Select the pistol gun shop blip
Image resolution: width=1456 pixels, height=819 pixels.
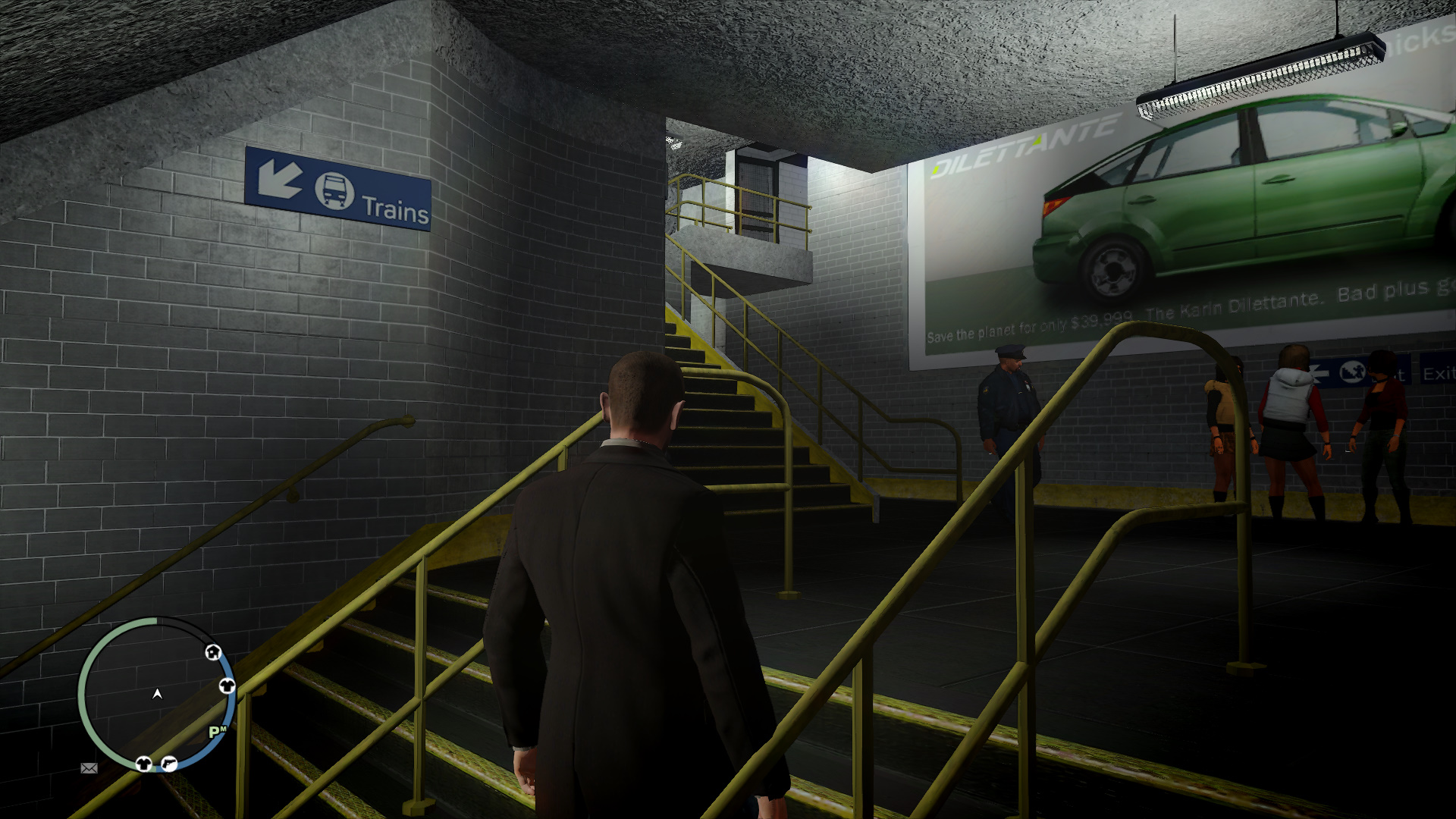point(169,764)
